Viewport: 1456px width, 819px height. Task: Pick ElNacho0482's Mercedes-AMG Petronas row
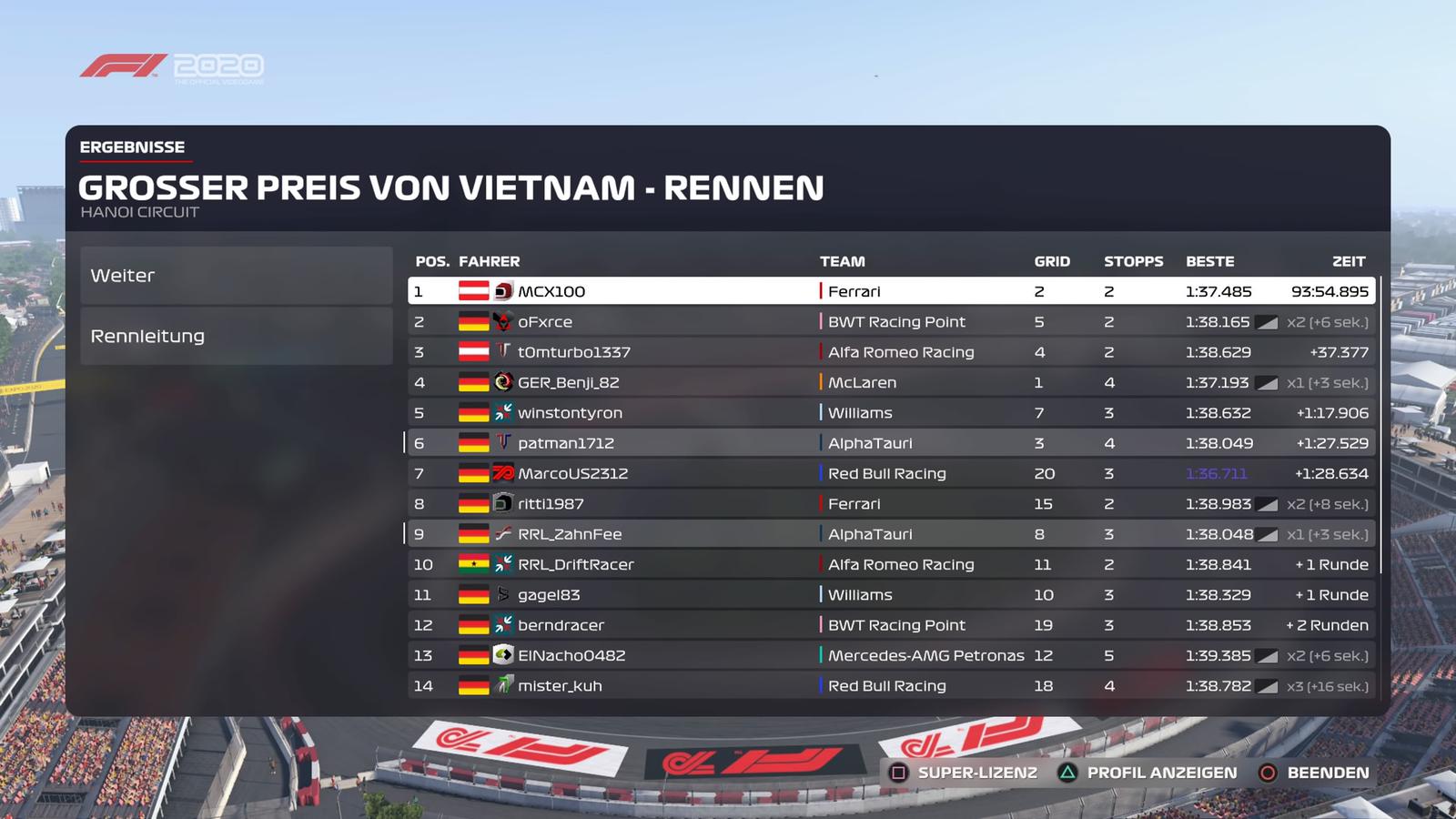point(890,655)
